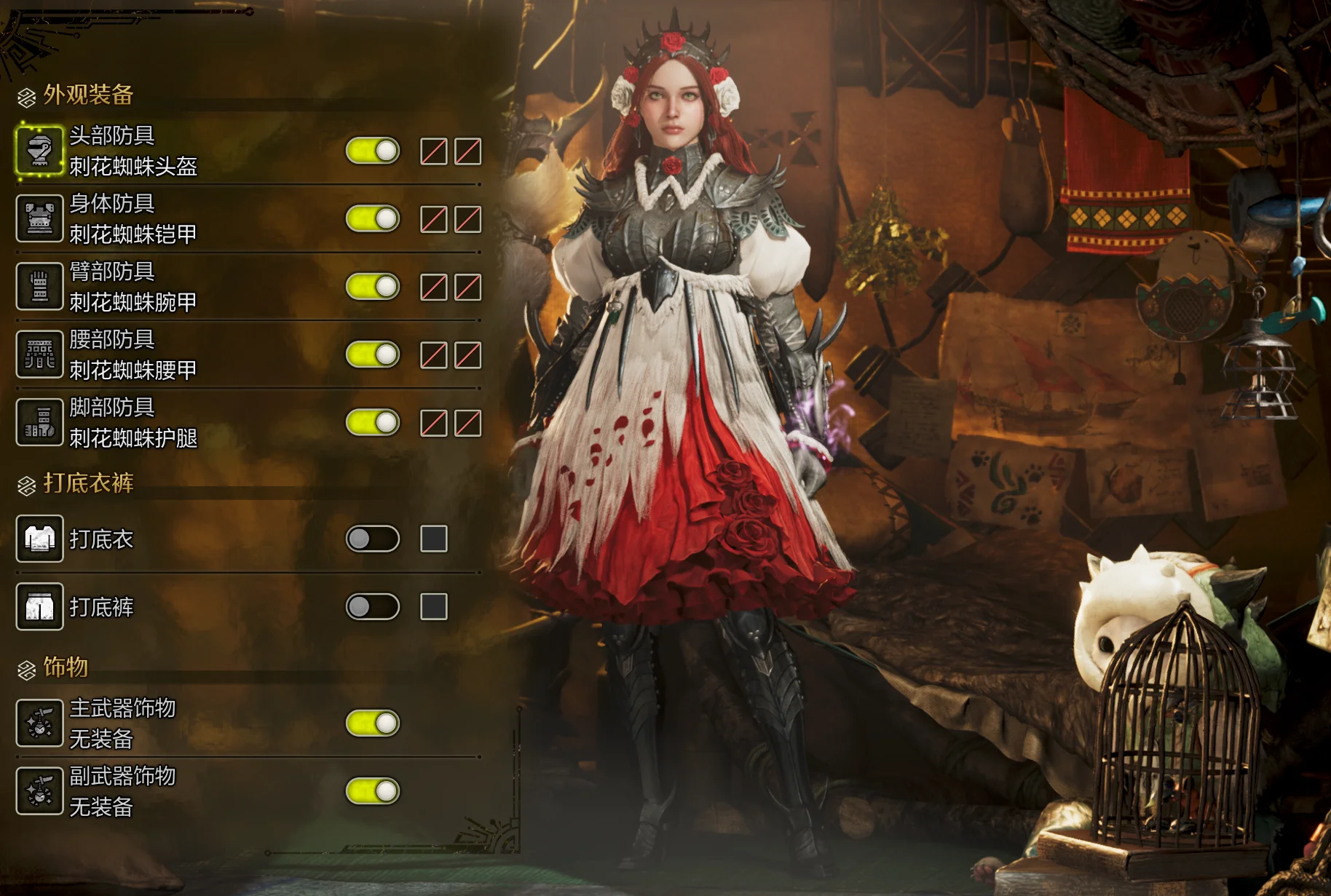Select the 副武器饰物 secondary weapon charm
Viewport: 1331px width, 896px height.
coord(122,791)
